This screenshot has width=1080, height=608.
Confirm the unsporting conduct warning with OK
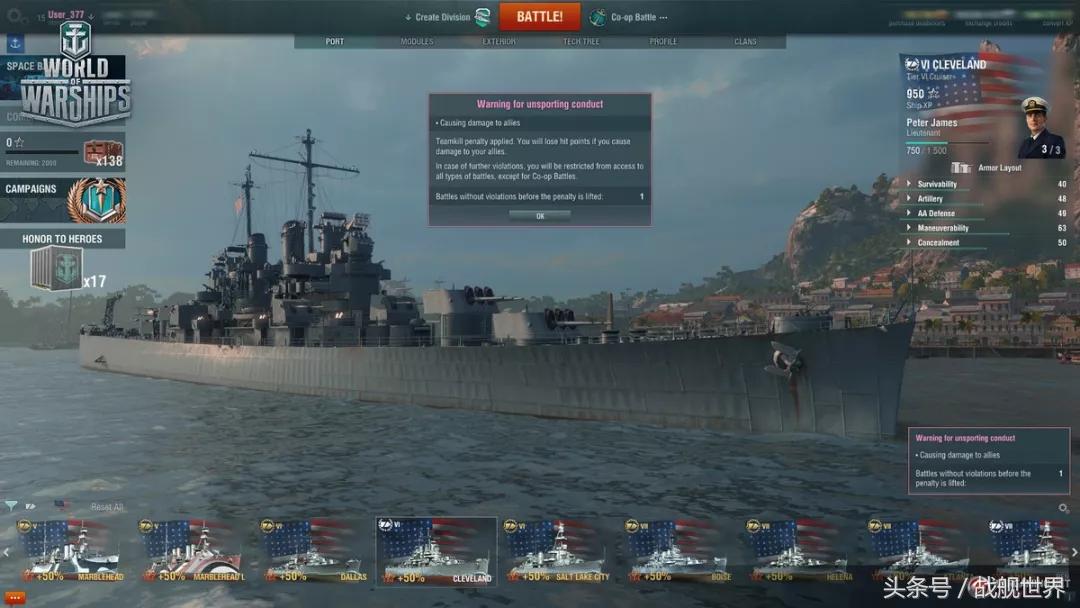[x=540, y=215]
